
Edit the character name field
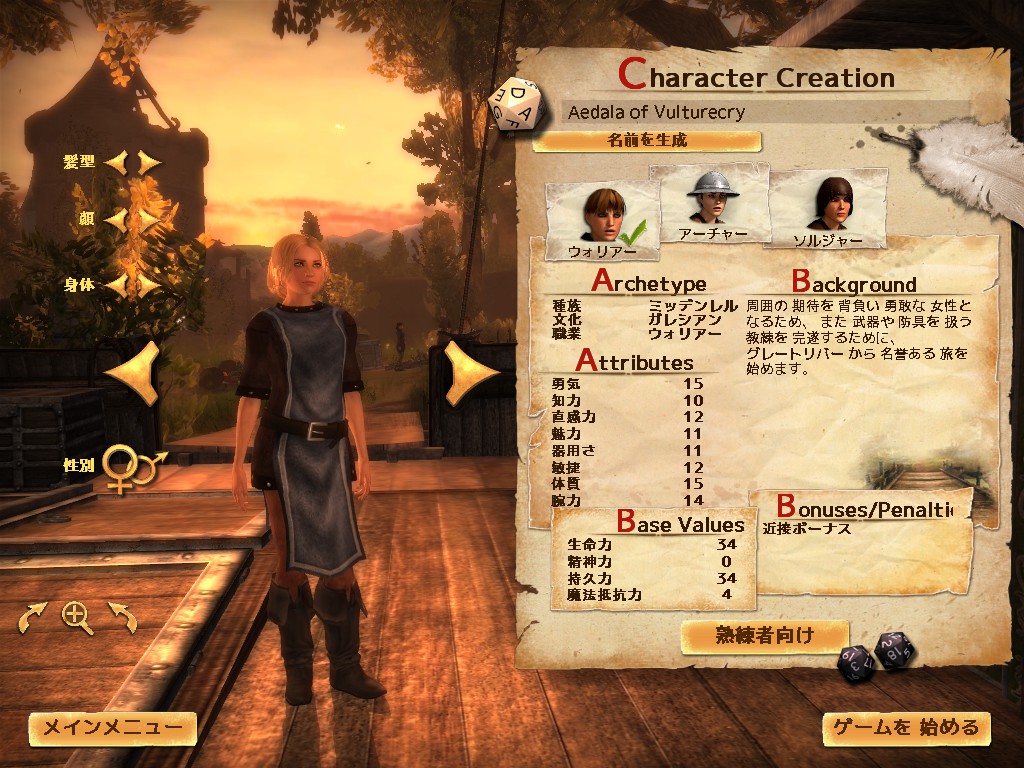pyautogui.click(x=766, y=112)
